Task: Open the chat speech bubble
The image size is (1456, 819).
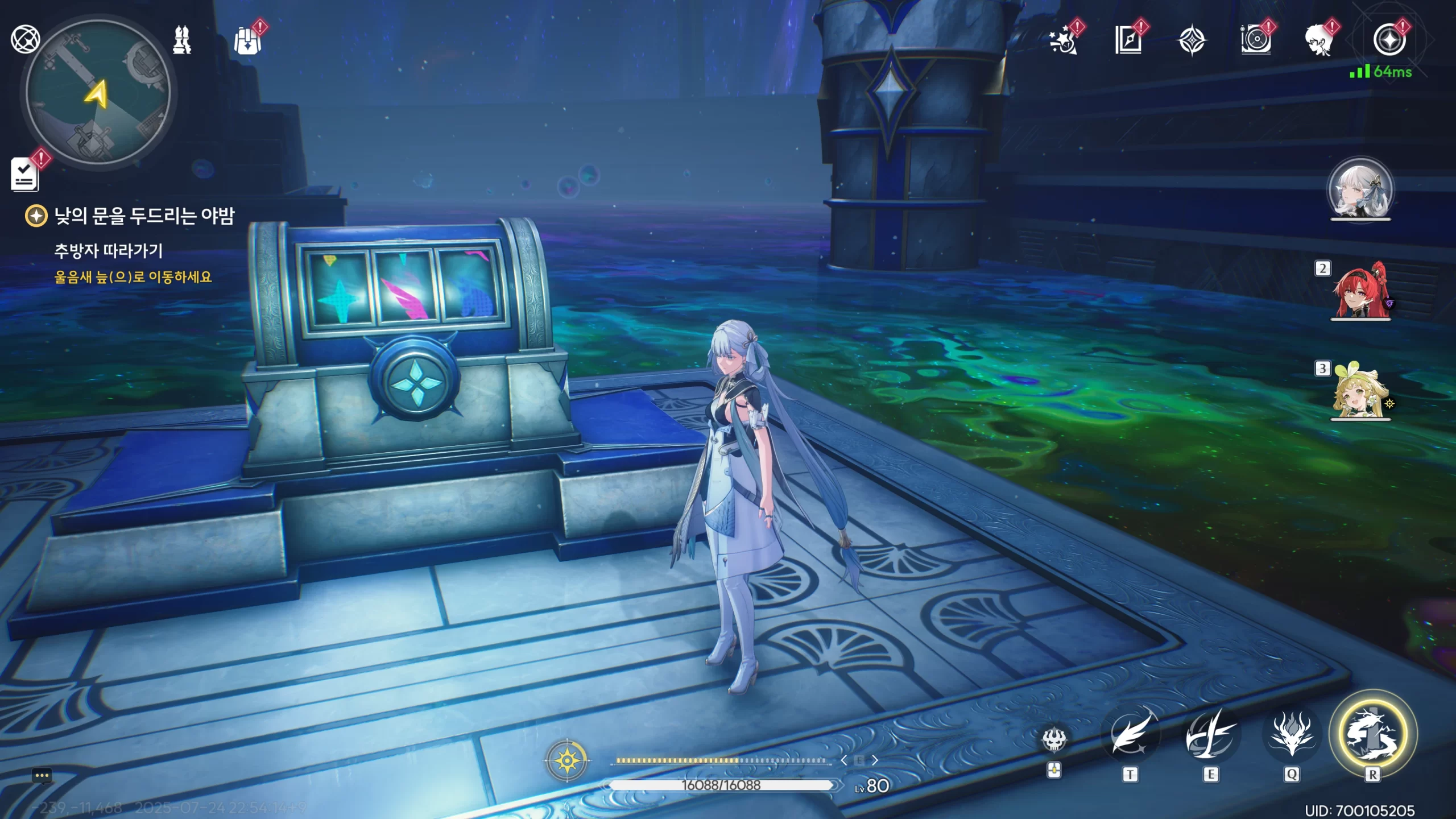Action: tap(42, 776)
